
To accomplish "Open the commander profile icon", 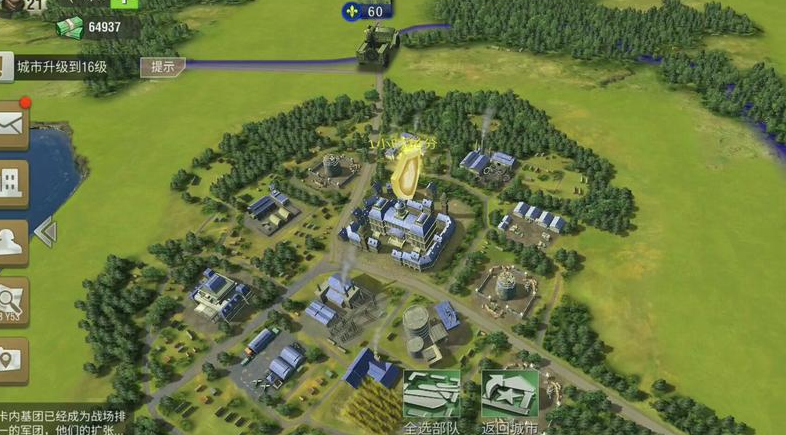I will click(x=12, y=241).
